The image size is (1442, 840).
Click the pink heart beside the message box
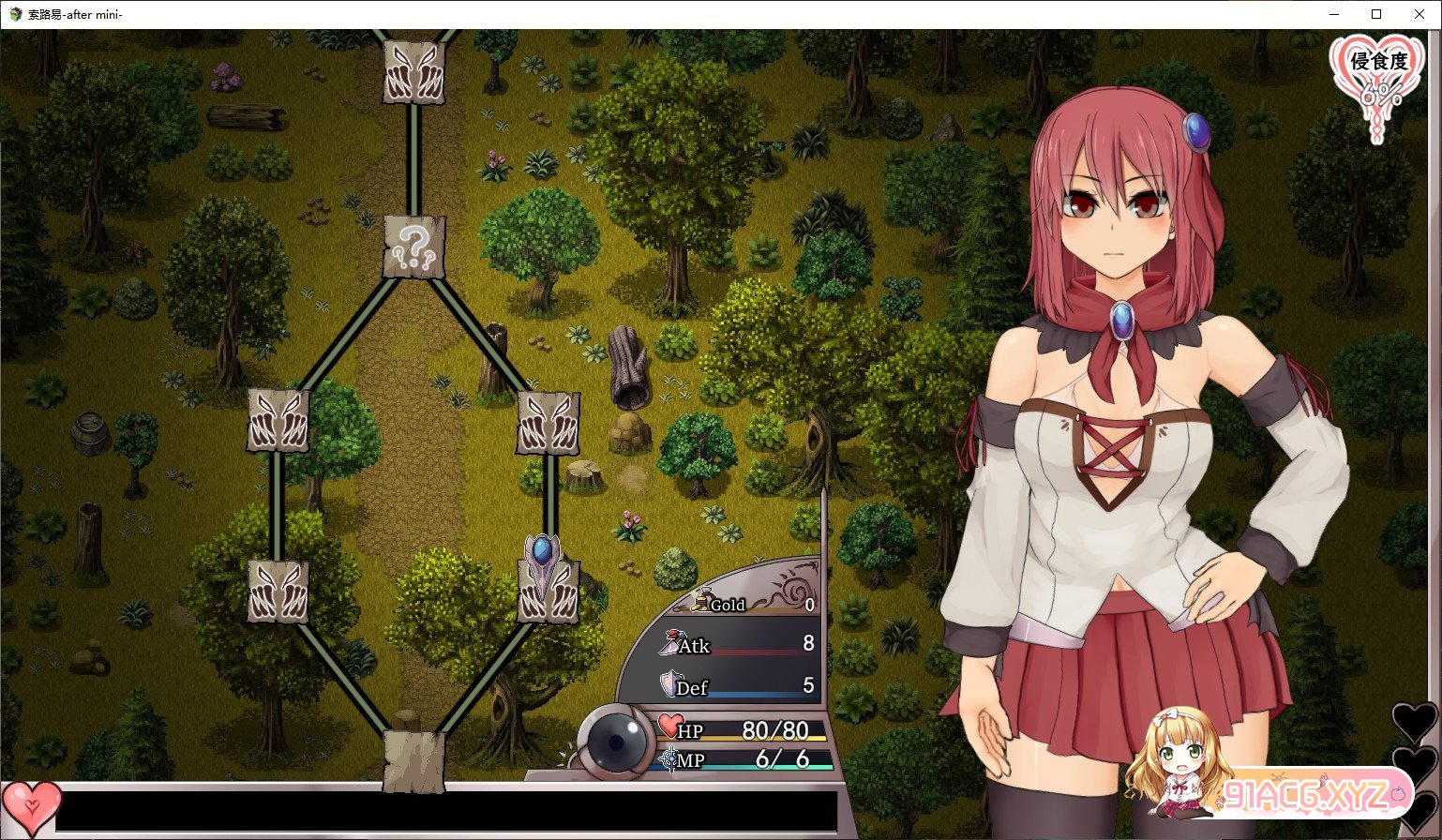pos(31,807)
